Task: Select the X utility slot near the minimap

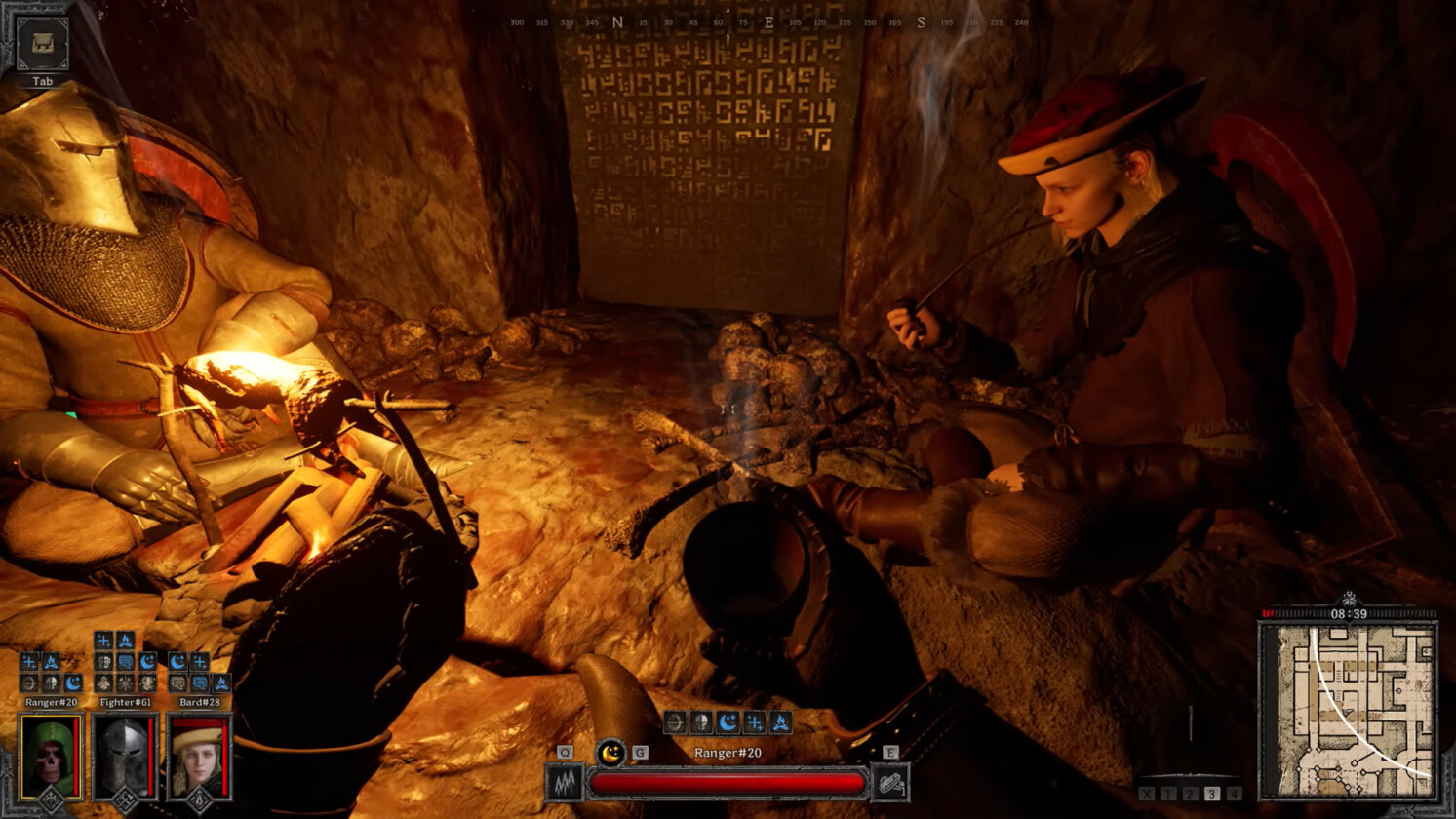Action: 1148,793
